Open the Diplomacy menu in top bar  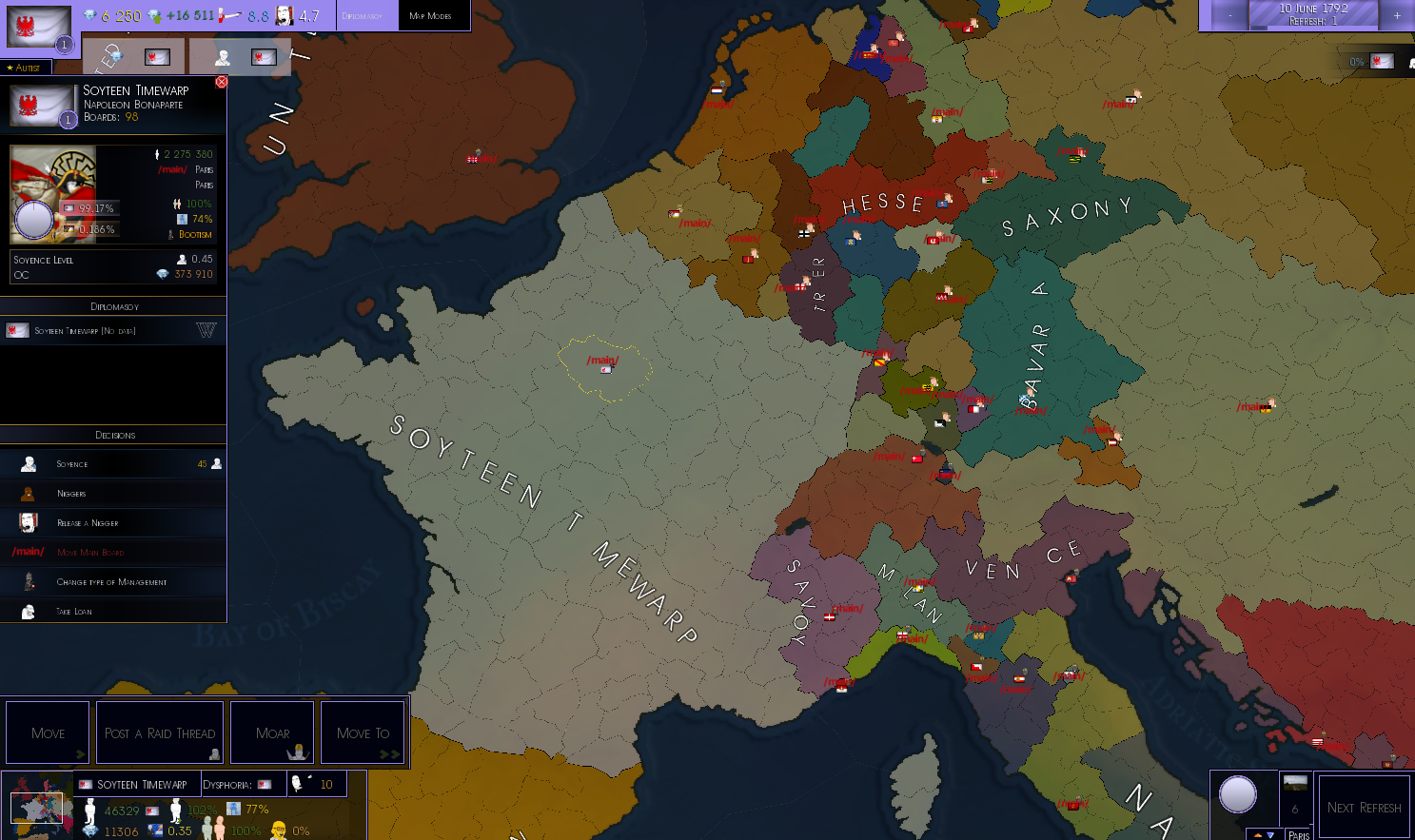pyautogui.click(x=363, y=16)
